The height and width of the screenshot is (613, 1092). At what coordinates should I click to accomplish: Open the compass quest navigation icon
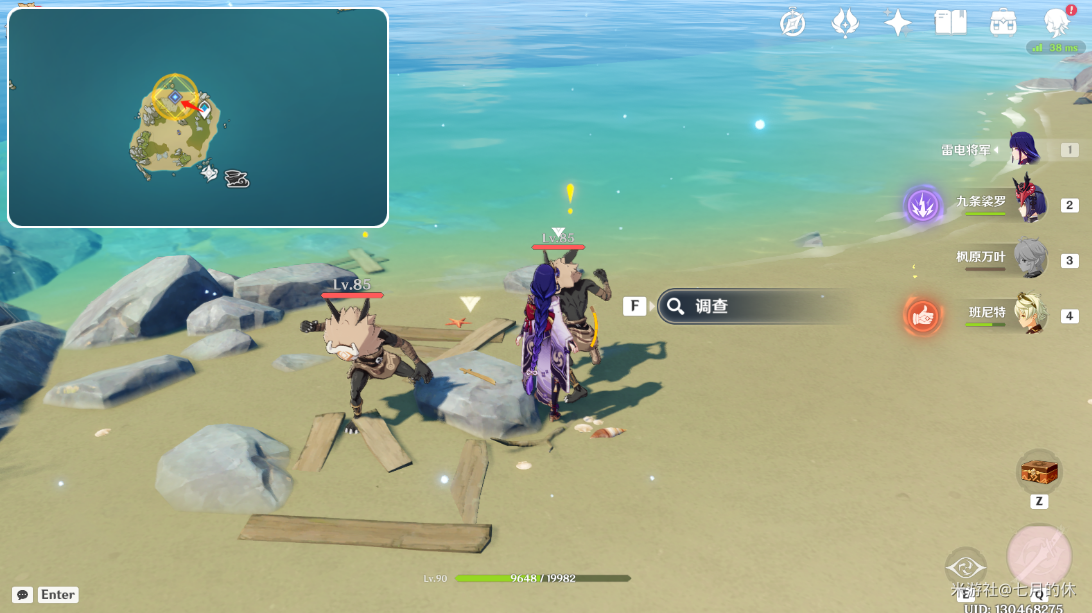tap(793, 23)
